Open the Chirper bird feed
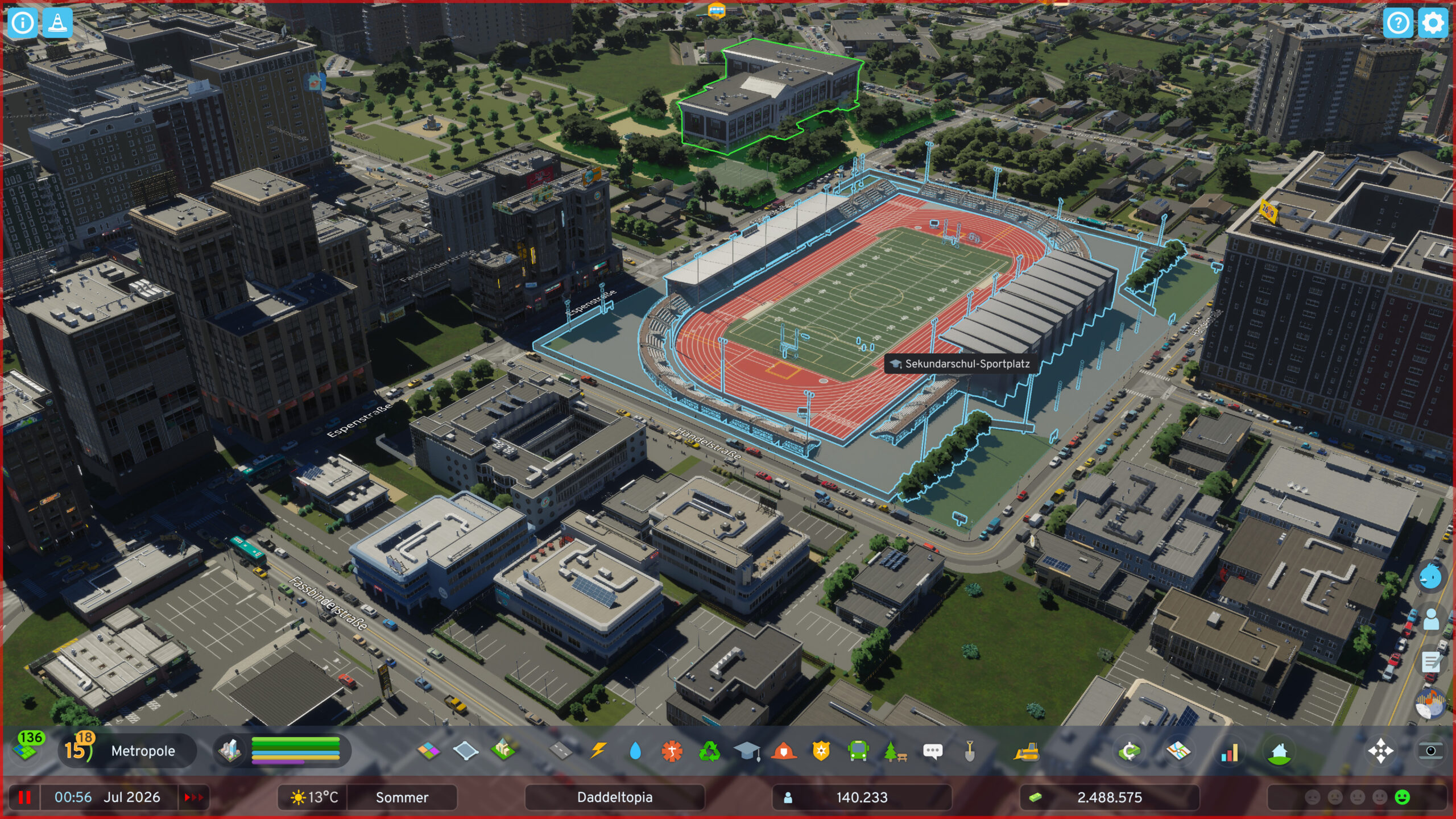Viewport: 1456px width, 819px height. [1430, 577]
